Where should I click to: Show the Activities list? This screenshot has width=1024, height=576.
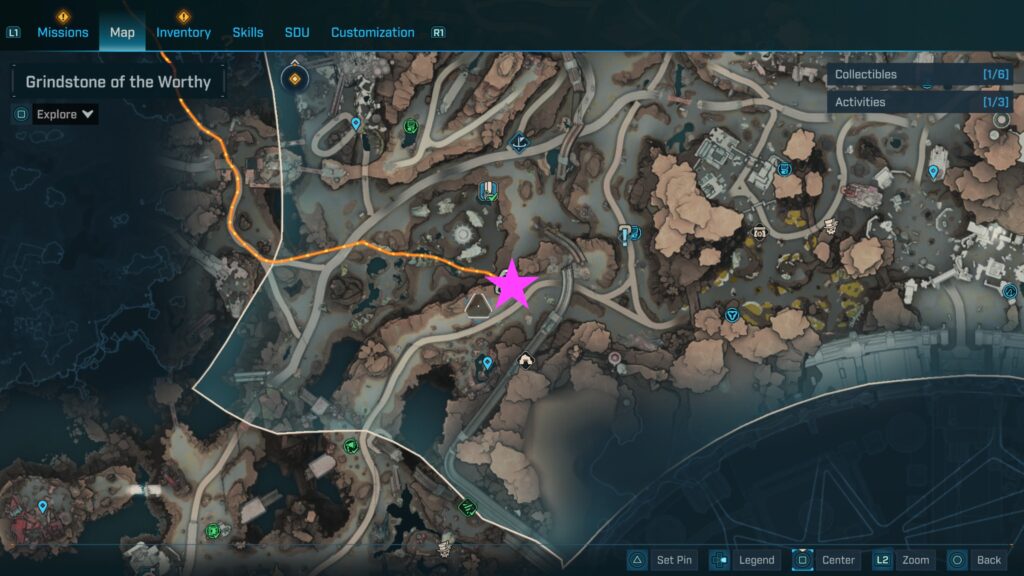pos(918,102)
